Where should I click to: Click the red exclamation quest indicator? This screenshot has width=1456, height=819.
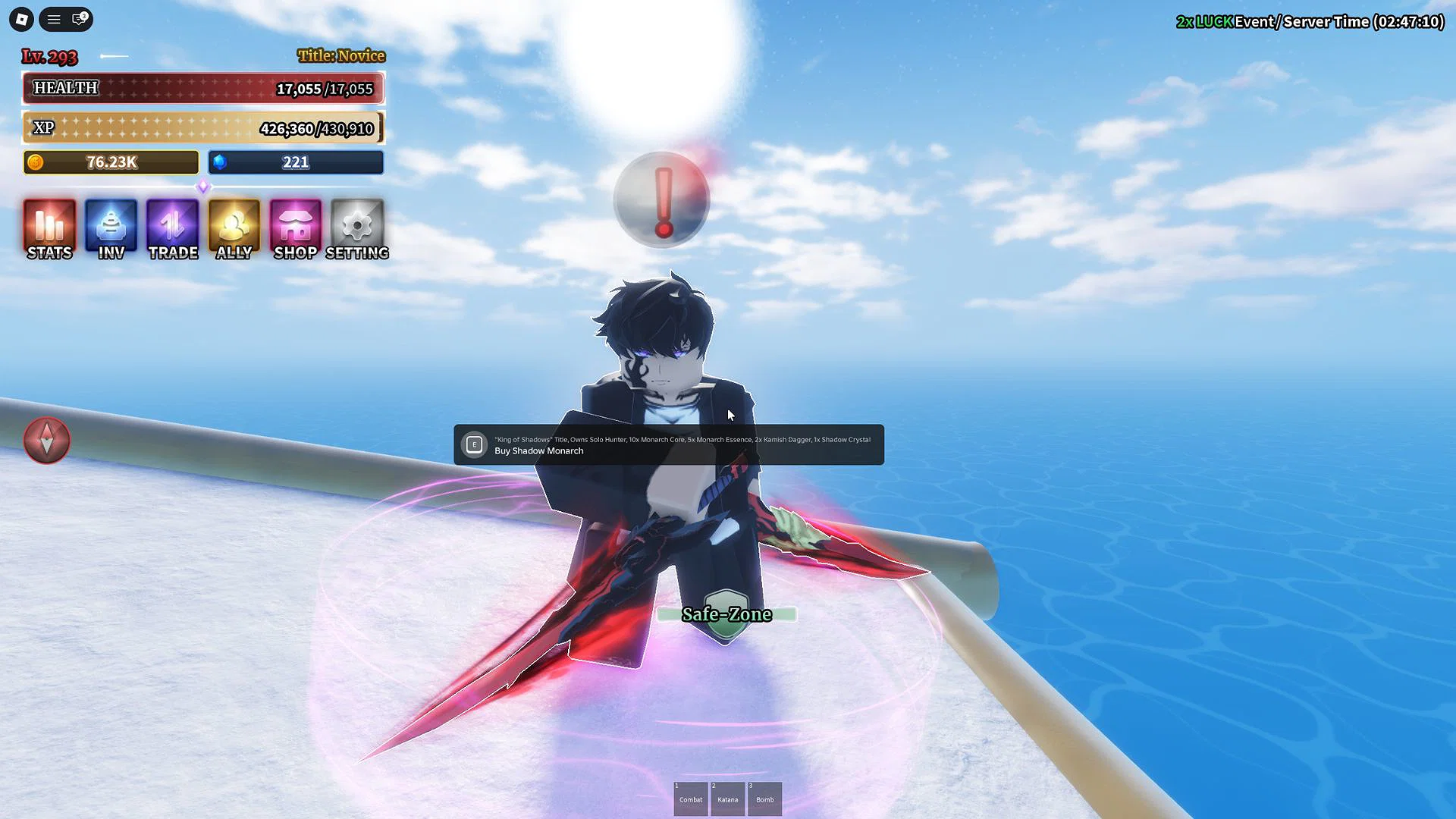[662, 199]
